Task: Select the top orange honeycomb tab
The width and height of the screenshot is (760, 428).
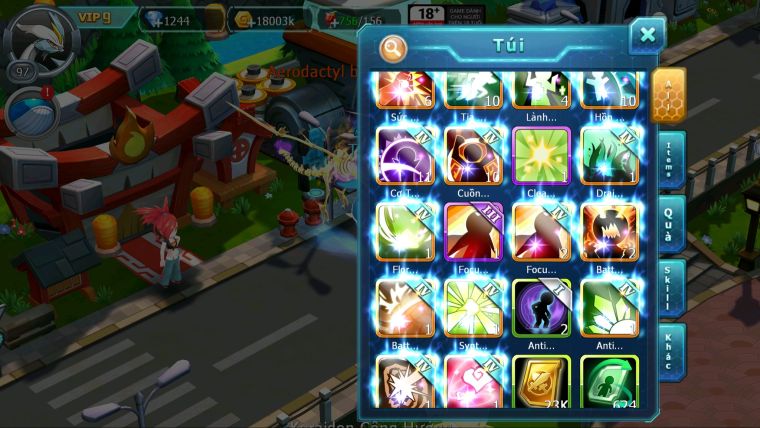Action: tap(668, 94)
